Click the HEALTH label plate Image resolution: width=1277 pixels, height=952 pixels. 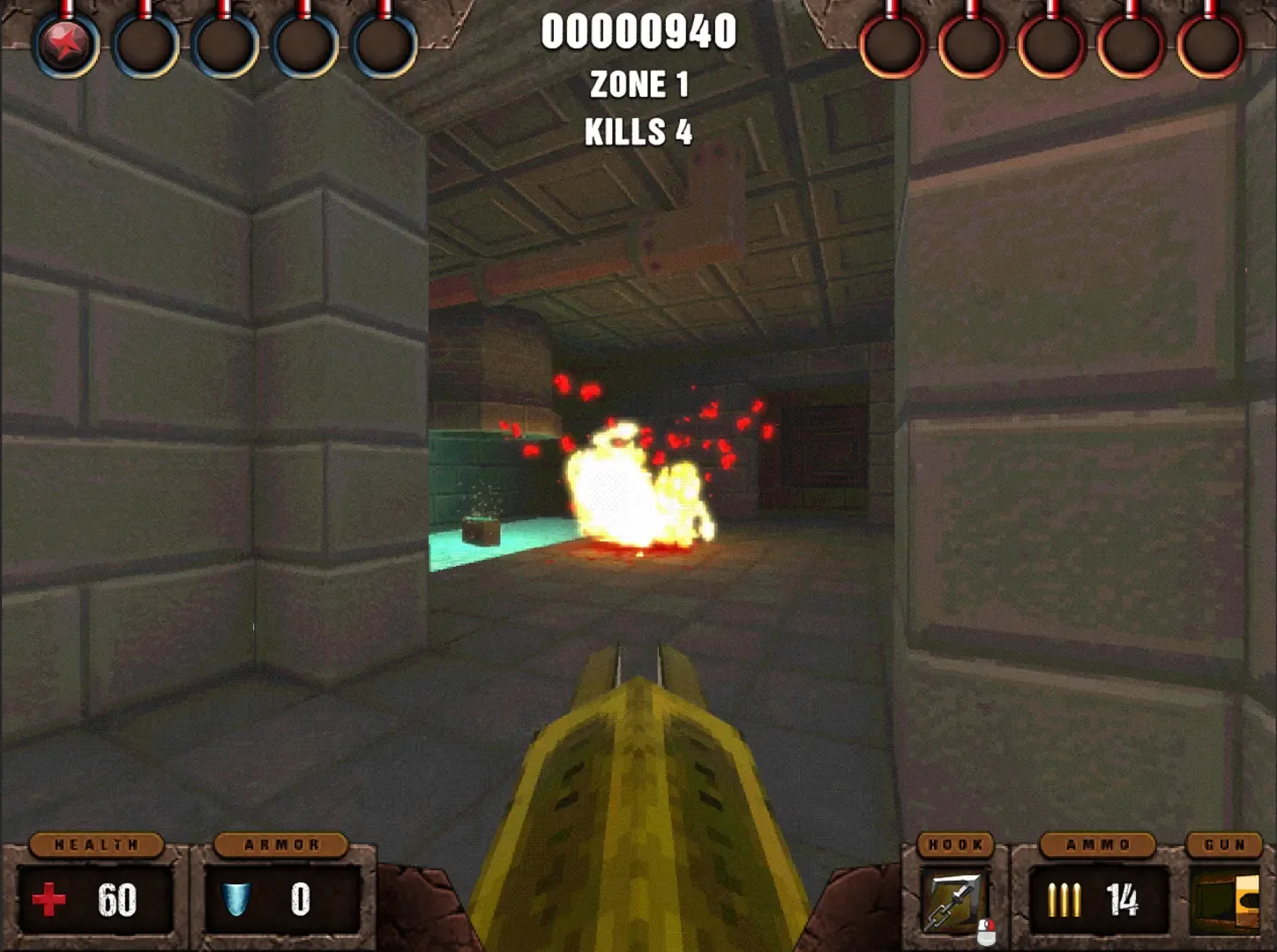pyautogui.click(x=97, y=844)
